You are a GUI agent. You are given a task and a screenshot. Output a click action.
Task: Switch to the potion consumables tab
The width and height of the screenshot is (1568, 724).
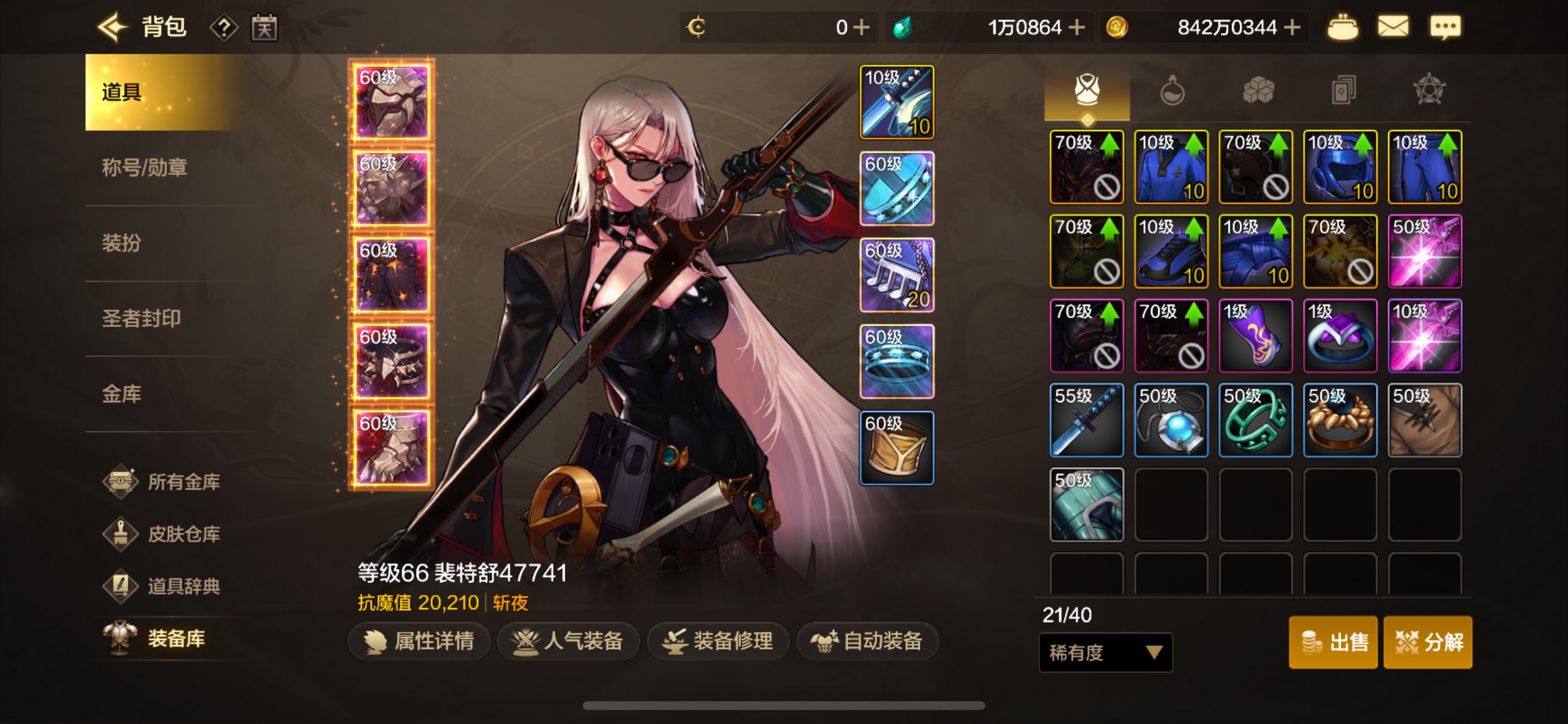coord(1172,91)
